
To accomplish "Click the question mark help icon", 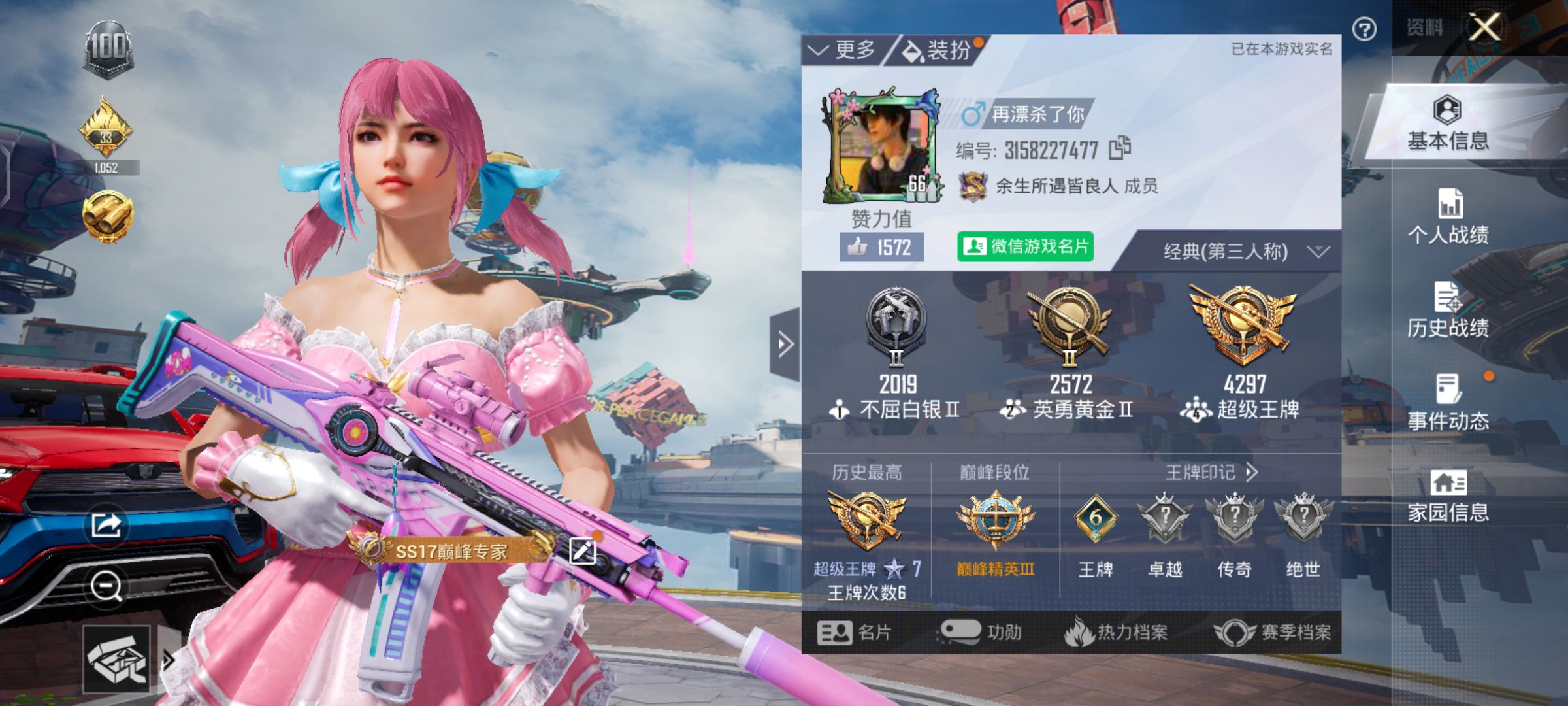I will pyautogui.click(x=1364, y=29).
